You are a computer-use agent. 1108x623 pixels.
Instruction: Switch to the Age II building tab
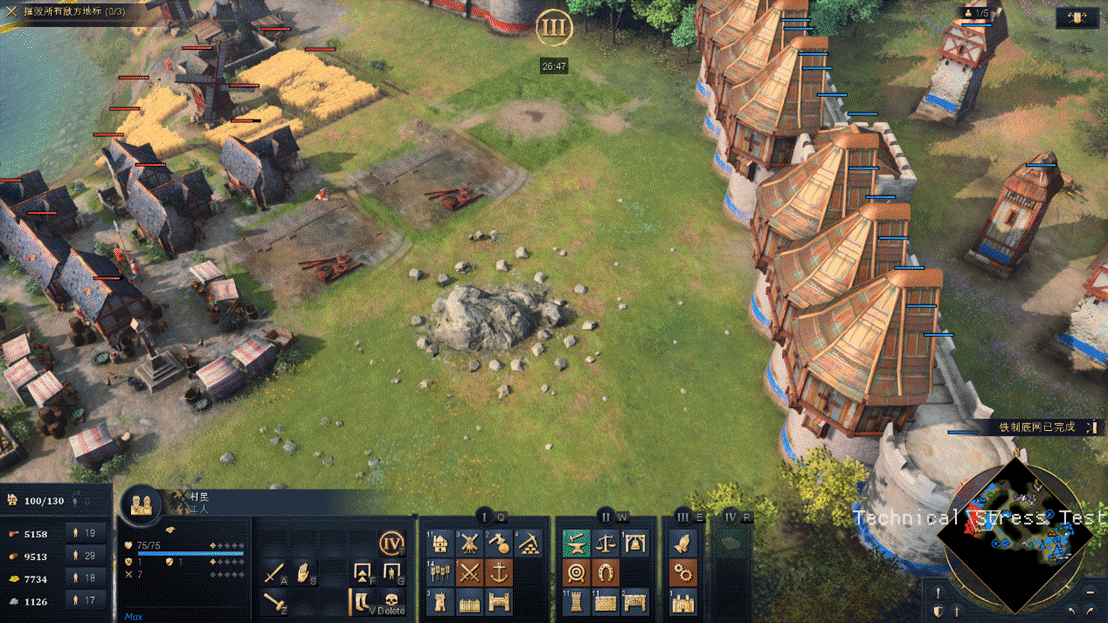[604, 516]
